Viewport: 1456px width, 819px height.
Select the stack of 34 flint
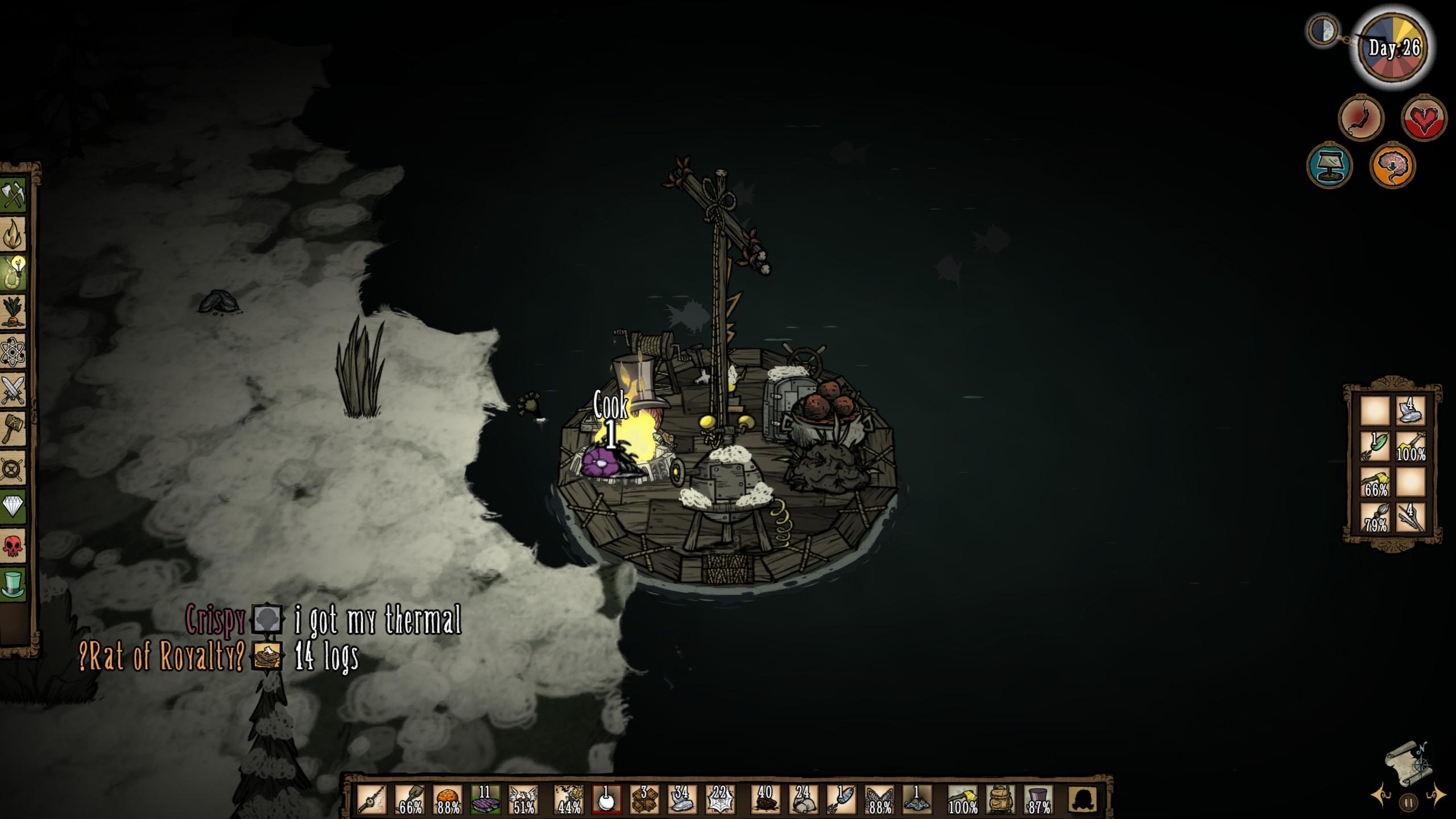682,799
